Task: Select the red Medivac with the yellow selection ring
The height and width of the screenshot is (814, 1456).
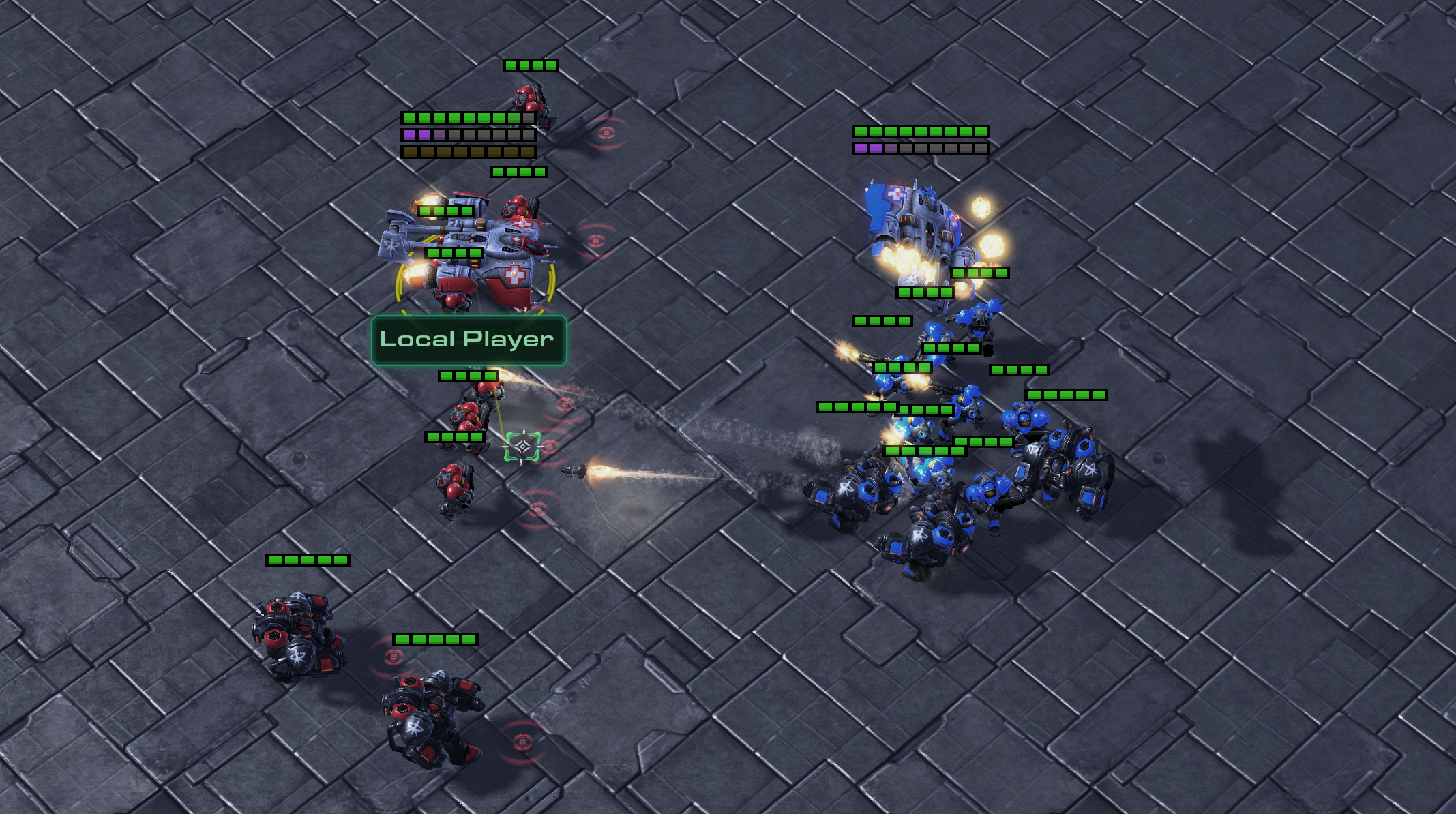Action: click(x=471, y=254)
